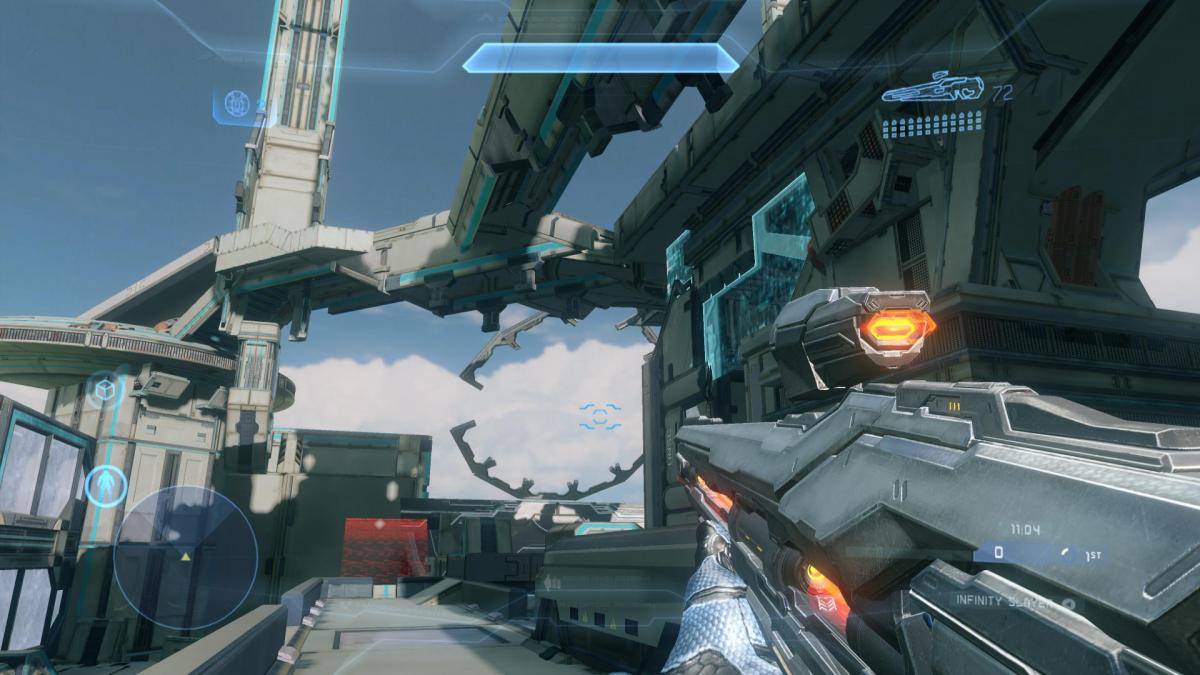Select the cube ordnance icon
Viewport: 1200px width, 675px height.
[x=105, y=387]
